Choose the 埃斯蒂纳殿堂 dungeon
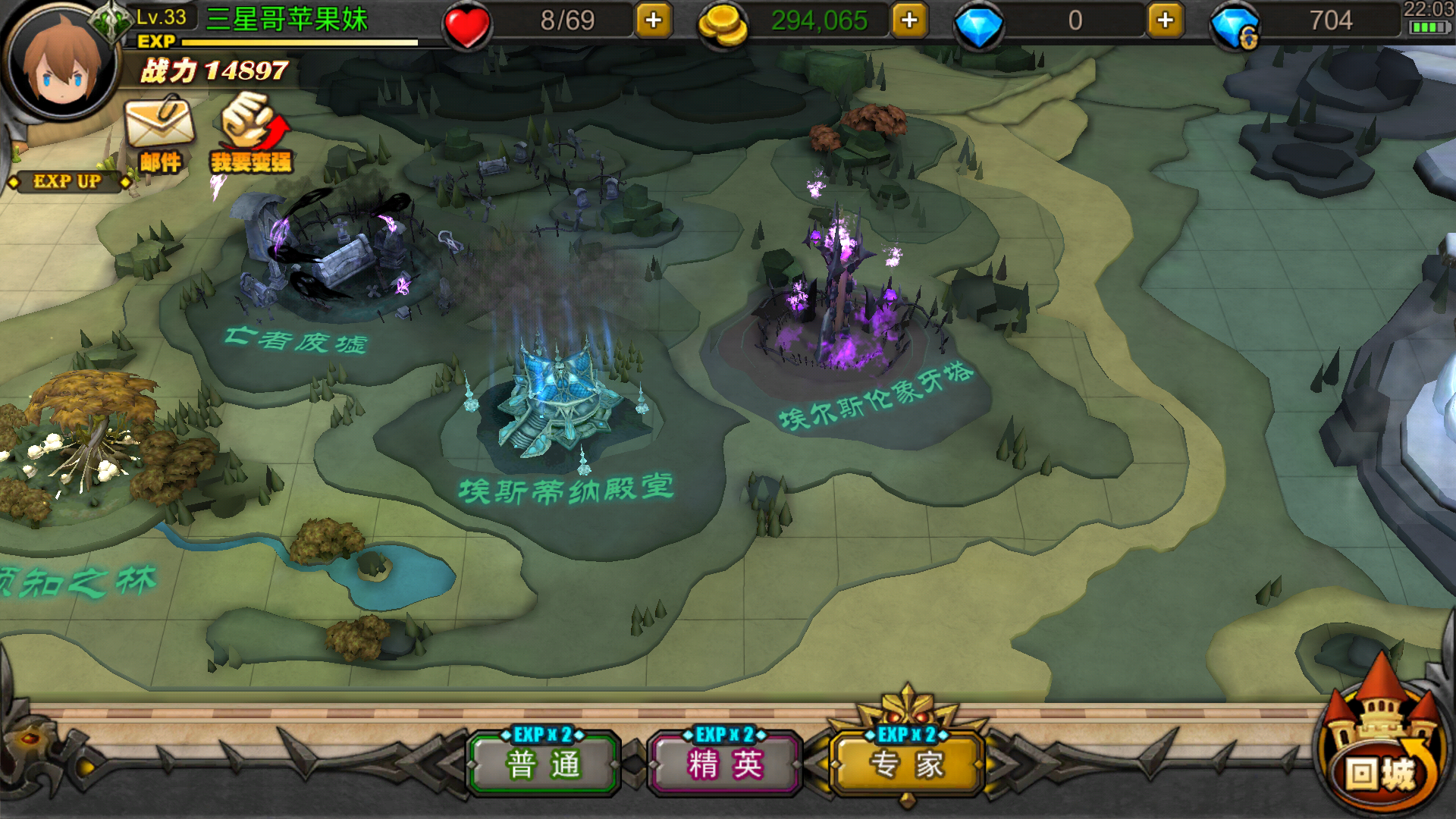This screenshot has width=1456, height=819. (x=561, y=402)
